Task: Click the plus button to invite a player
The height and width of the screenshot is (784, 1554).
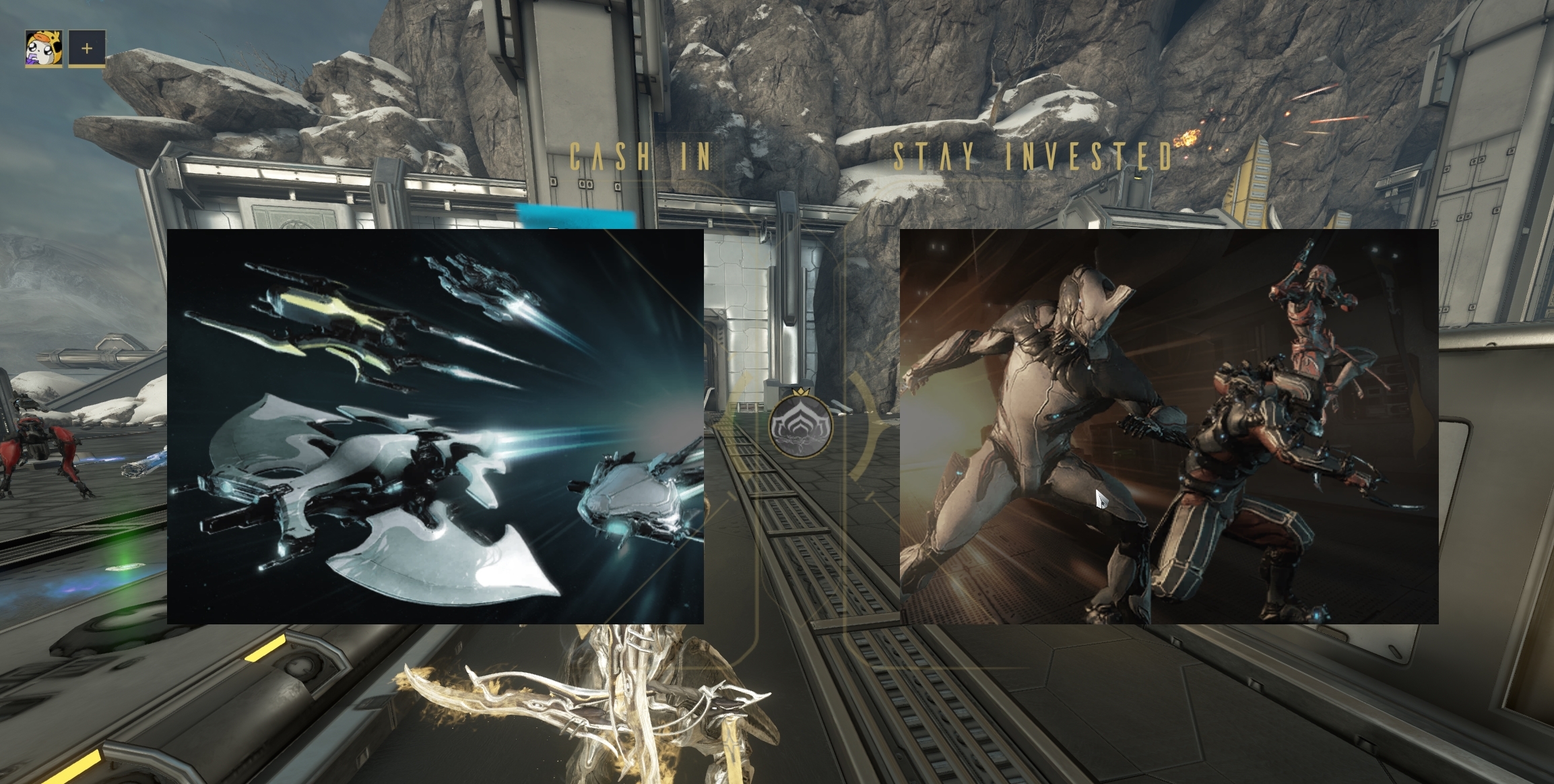Action: click(x=86, y=48)
